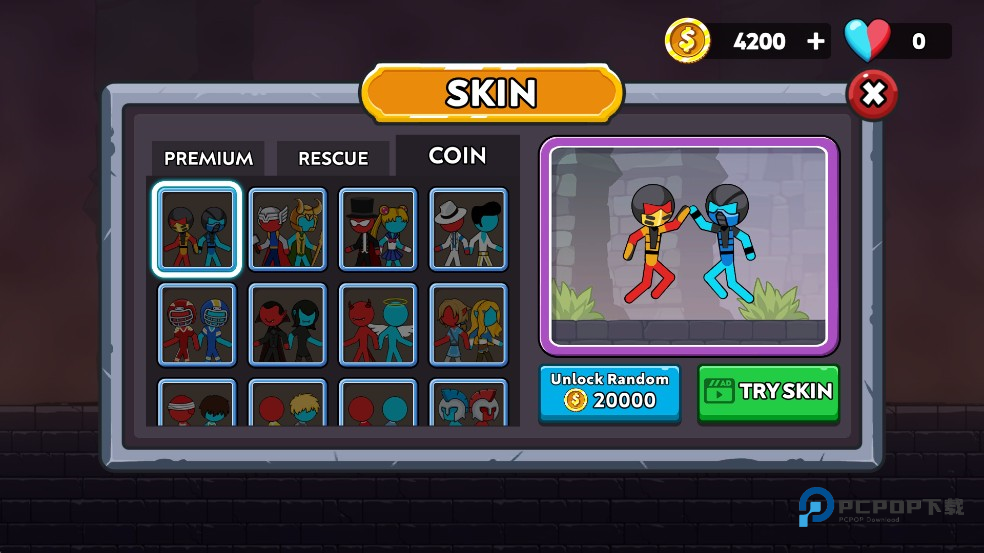Pick the spartan helmets skin
The width and height of the screenshot is (984, 553).
[x=468, y=404]
